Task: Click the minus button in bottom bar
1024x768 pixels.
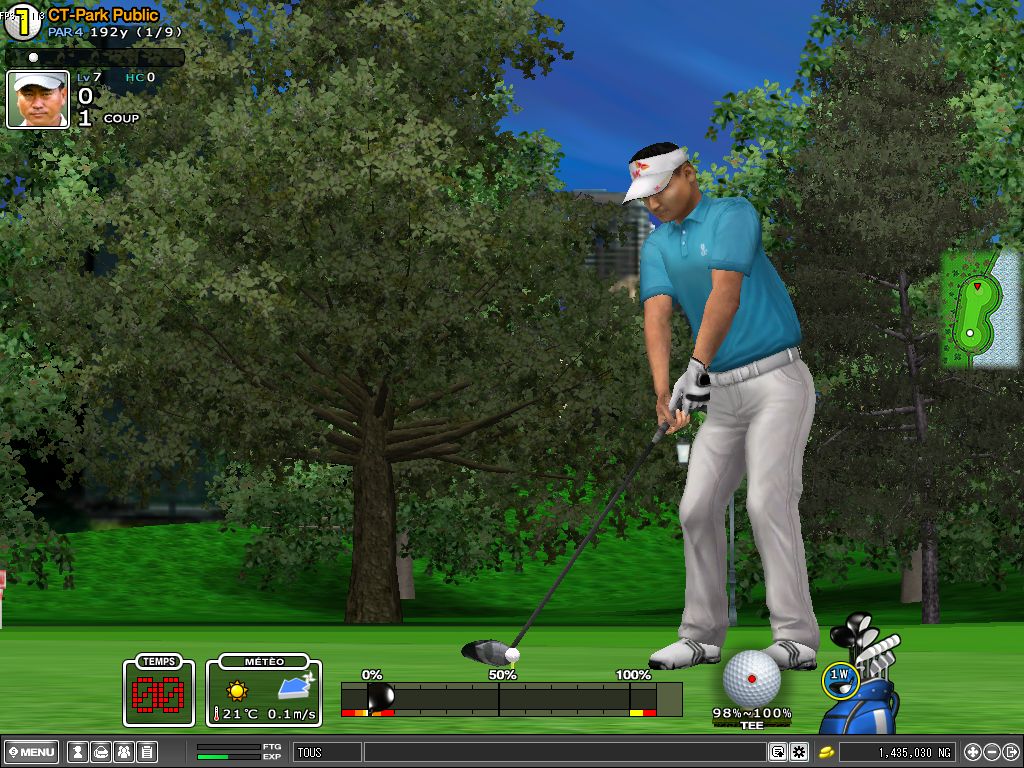Action: point(992,752)
